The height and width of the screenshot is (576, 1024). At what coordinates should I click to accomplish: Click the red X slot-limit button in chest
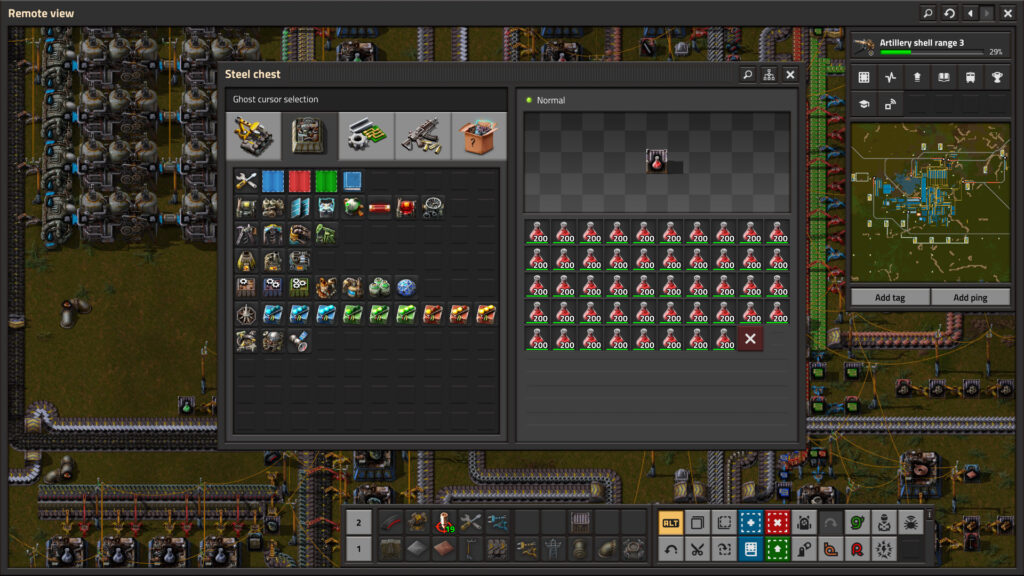coord(750,339)
